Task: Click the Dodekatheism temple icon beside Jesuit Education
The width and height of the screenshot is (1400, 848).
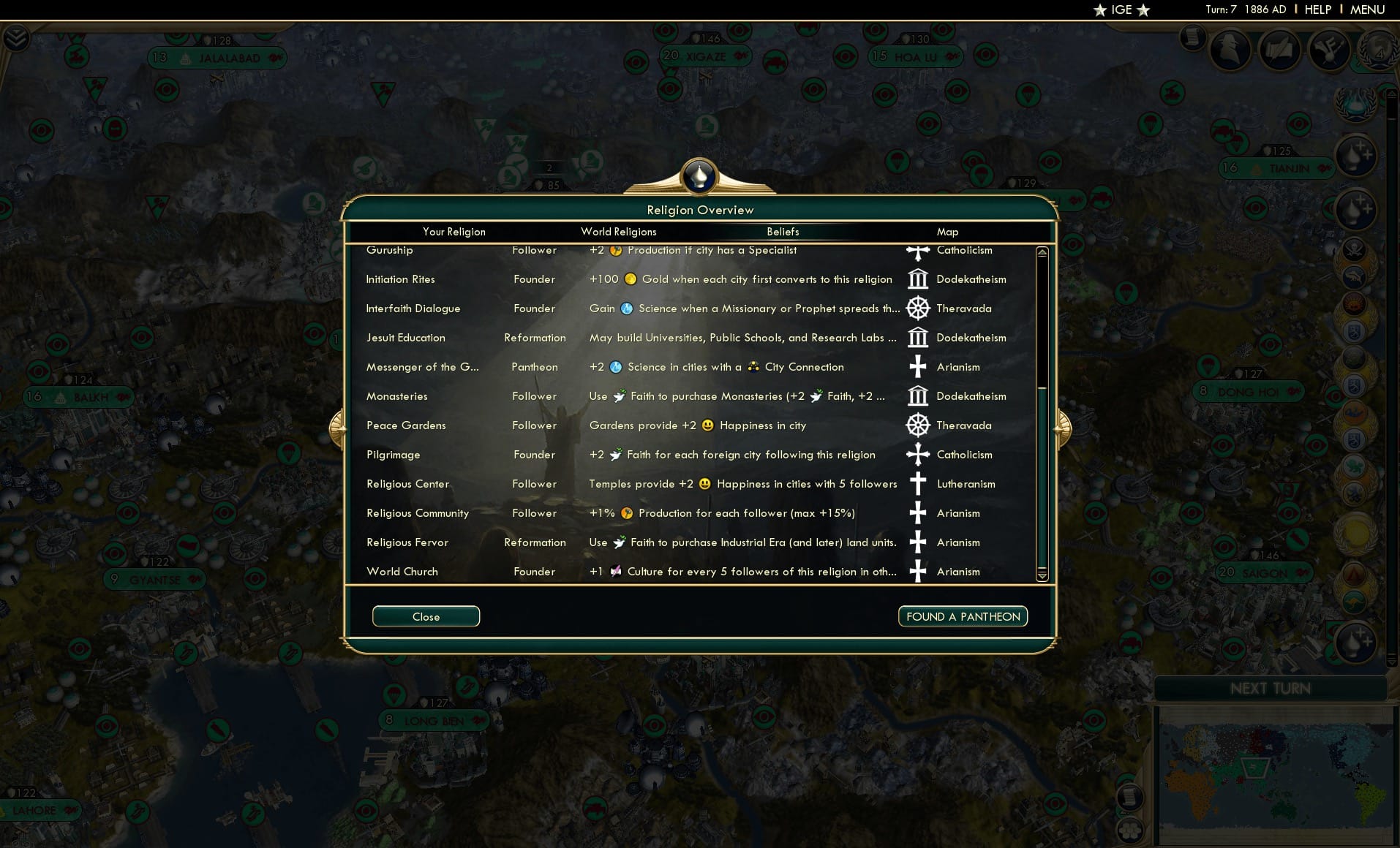Action: 918,337
